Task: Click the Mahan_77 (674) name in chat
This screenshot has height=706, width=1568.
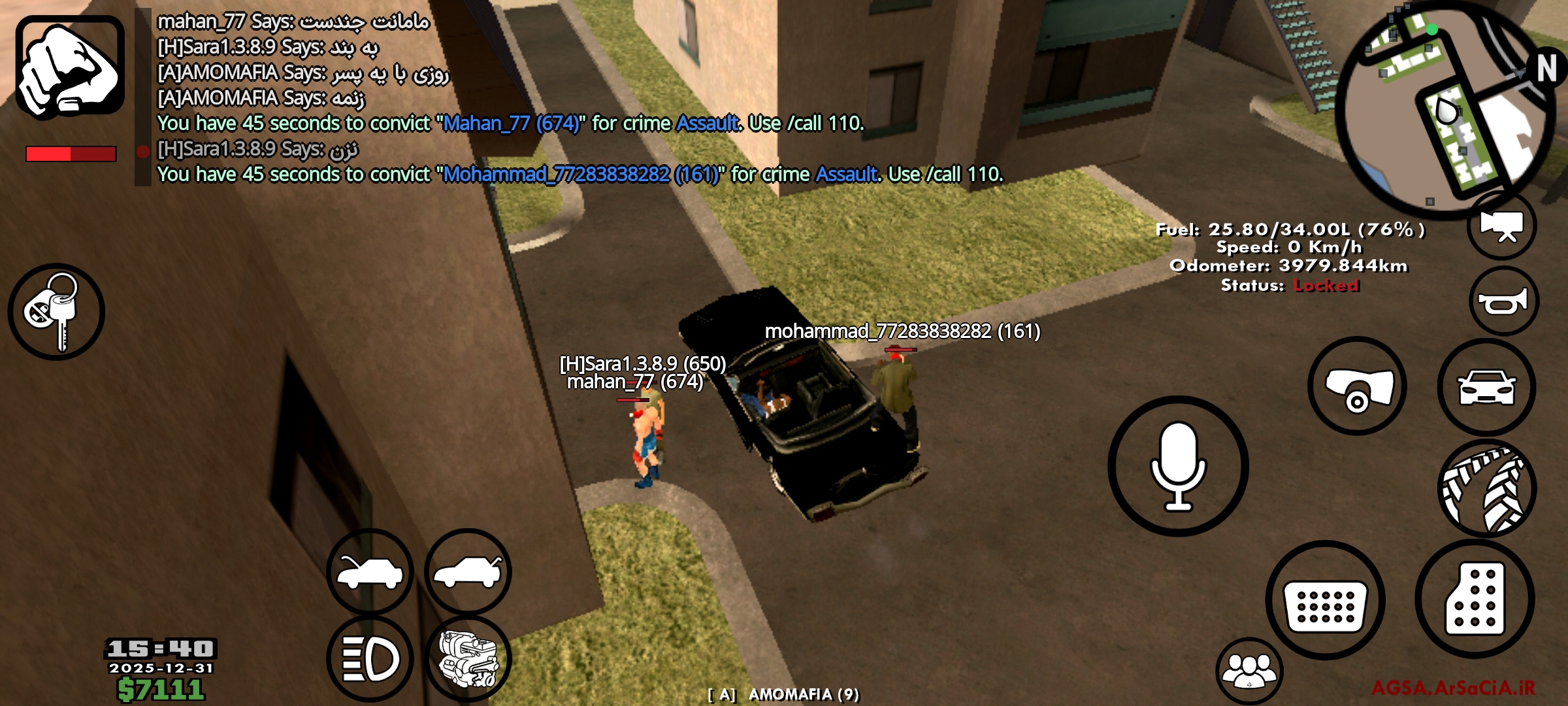Action: [x=513, y=123]
